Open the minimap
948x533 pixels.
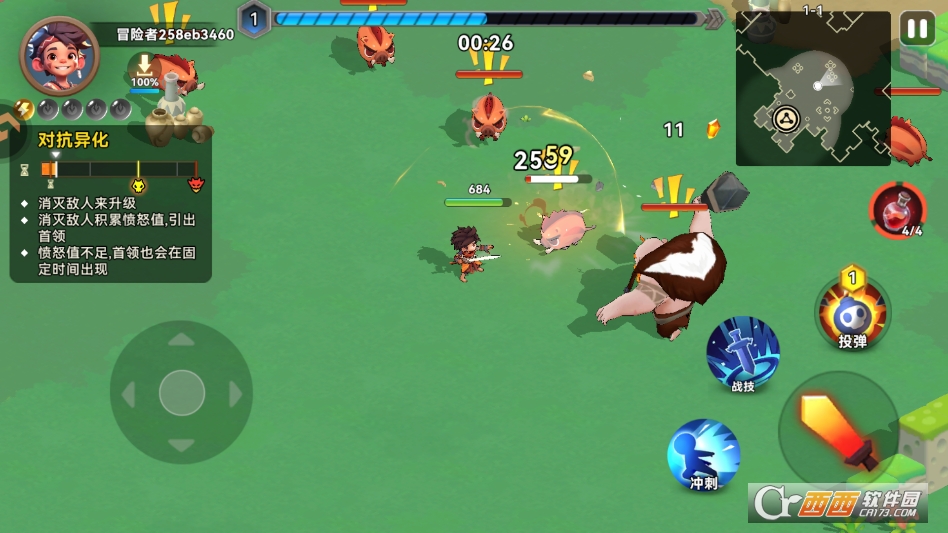click(x=812, y=88)
